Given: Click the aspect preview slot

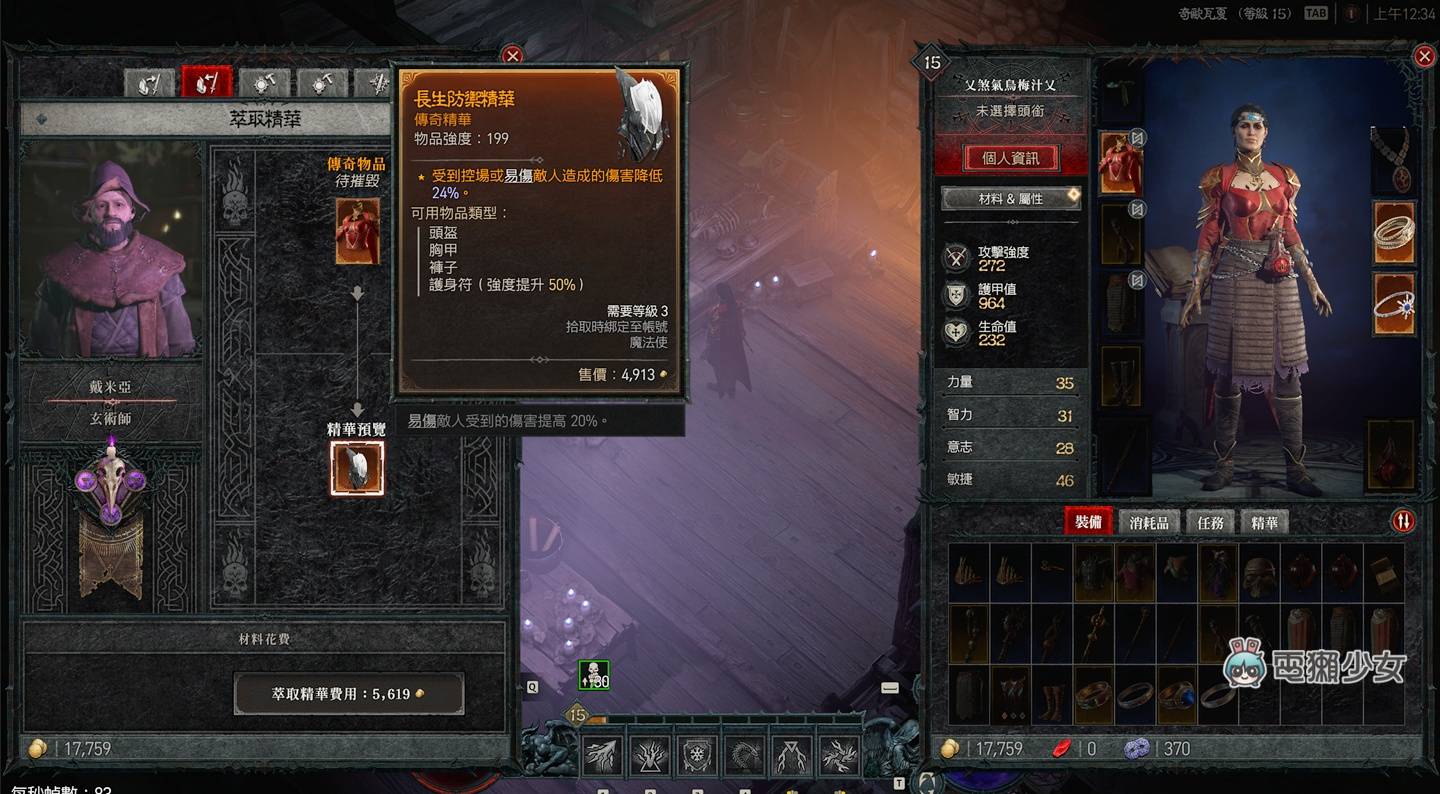Looking at the screenshot, I should pyautogui.click(x=357, y=468).
